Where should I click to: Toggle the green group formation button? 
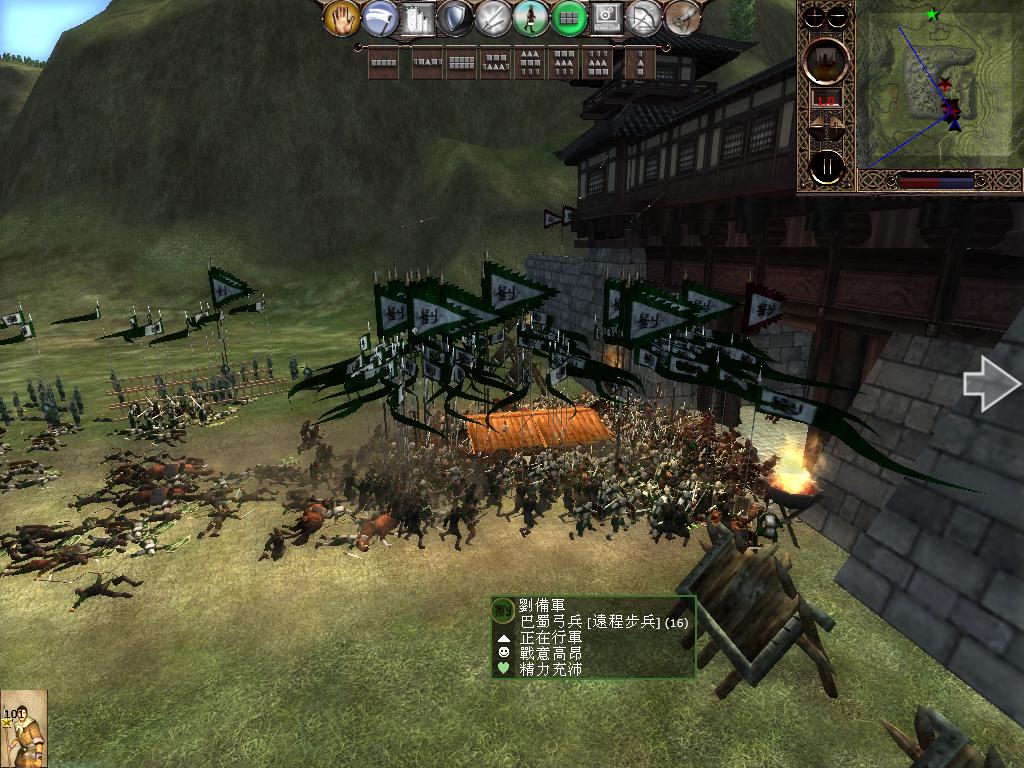pos(568,17)
